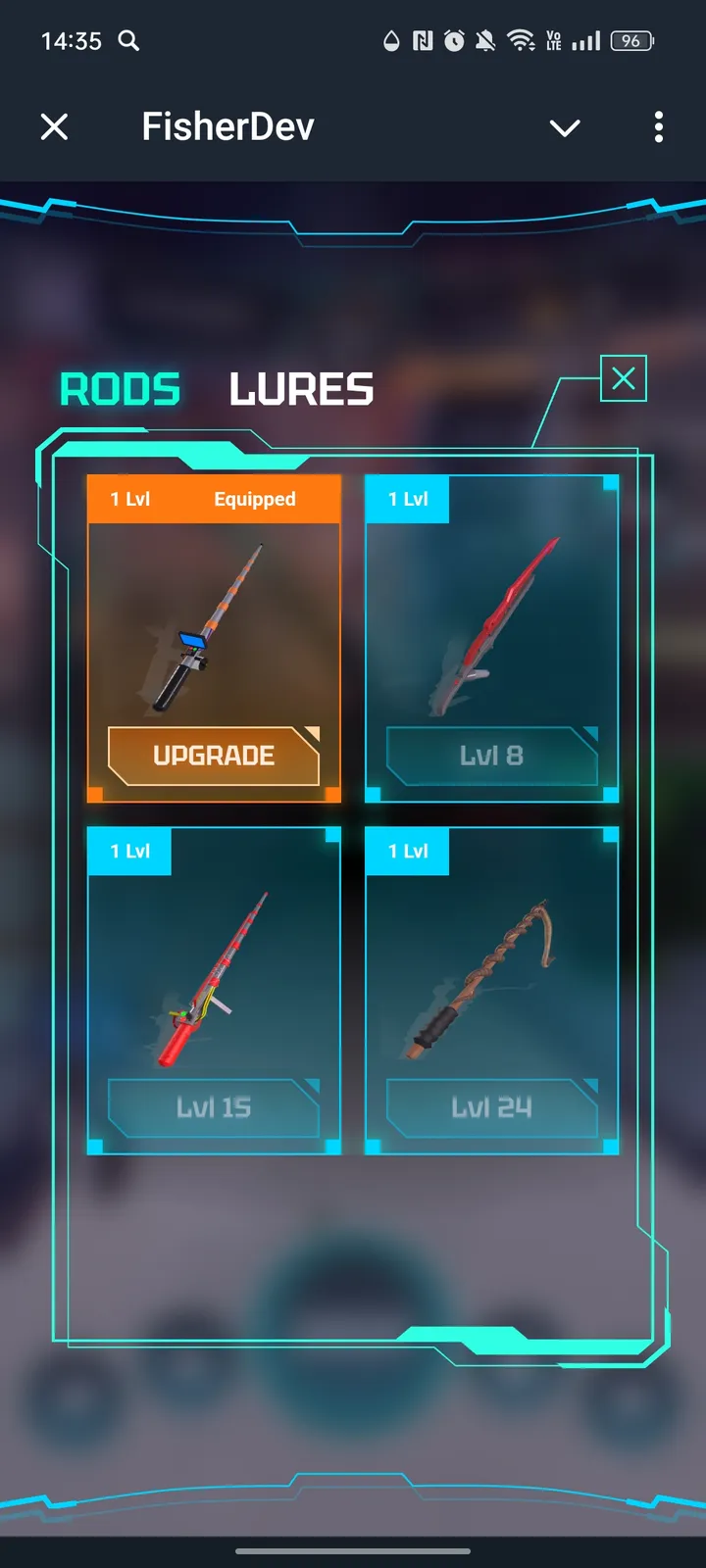The width and height of the screenshot is (706, 1568).
Task: Switch to the Lures tab
Action: tap(301, 390)
